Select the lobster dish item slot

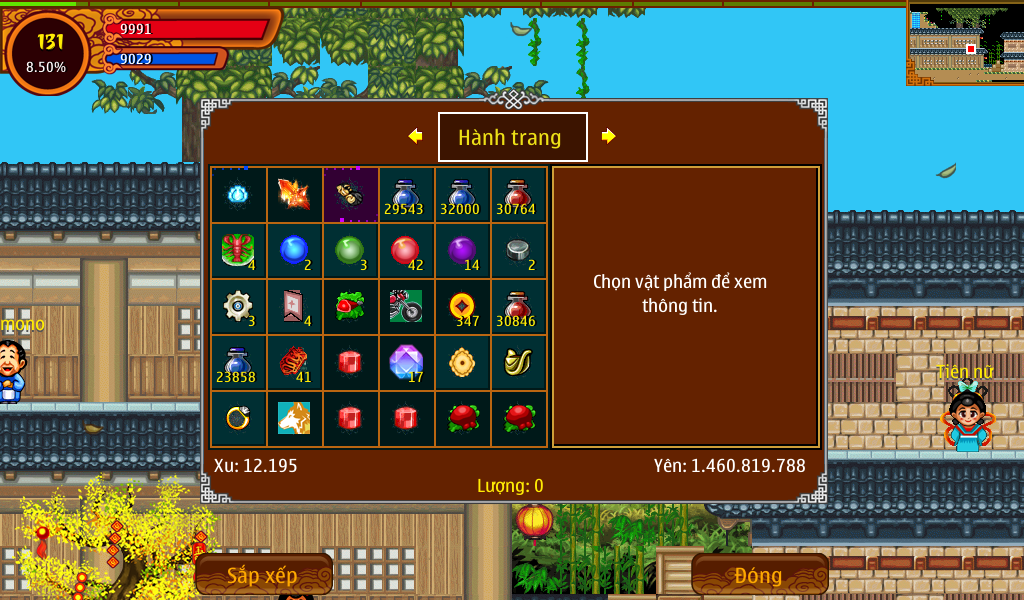tap(238, 251)
